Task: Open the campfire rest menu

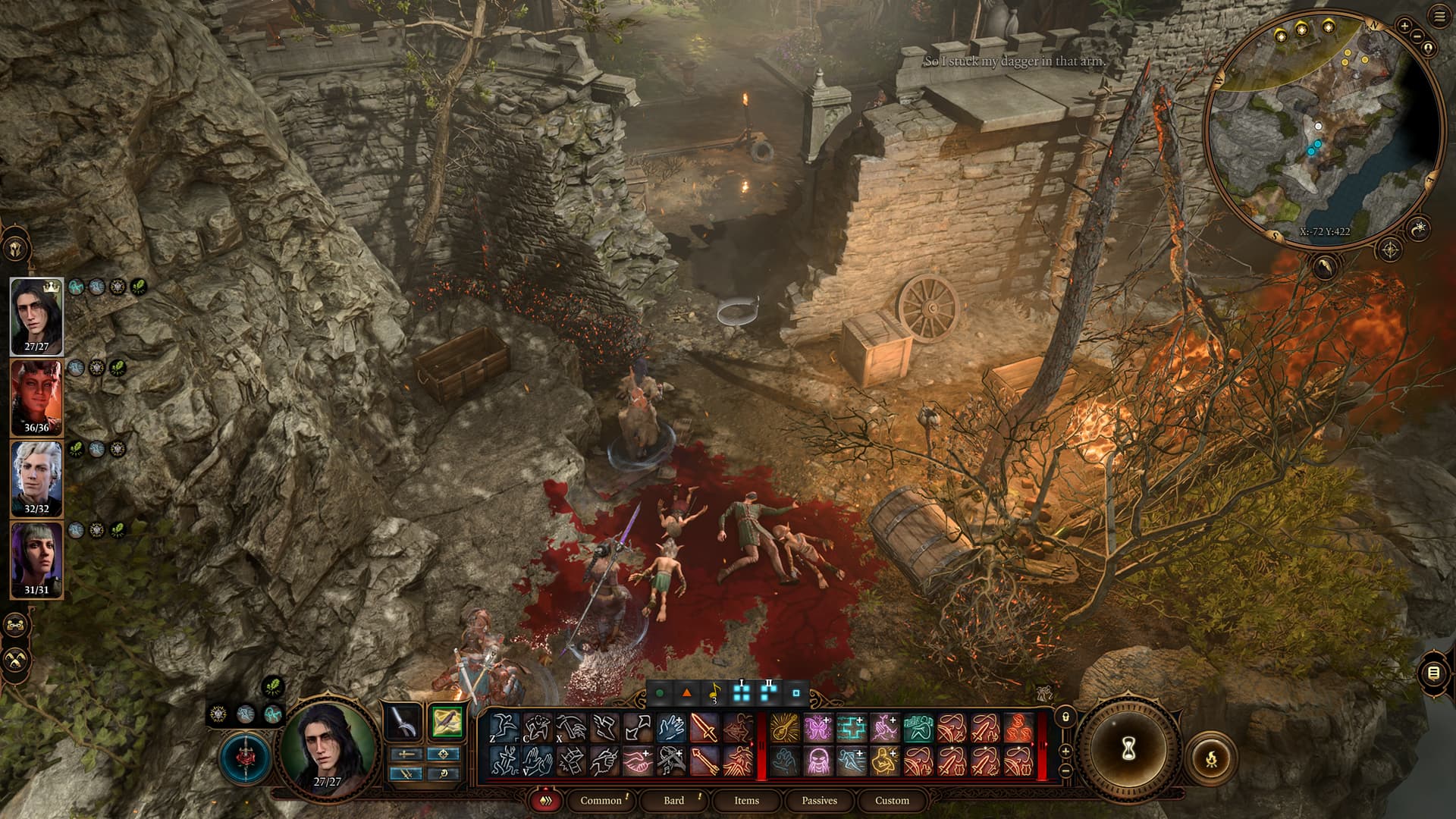Action: point(1211,757)
